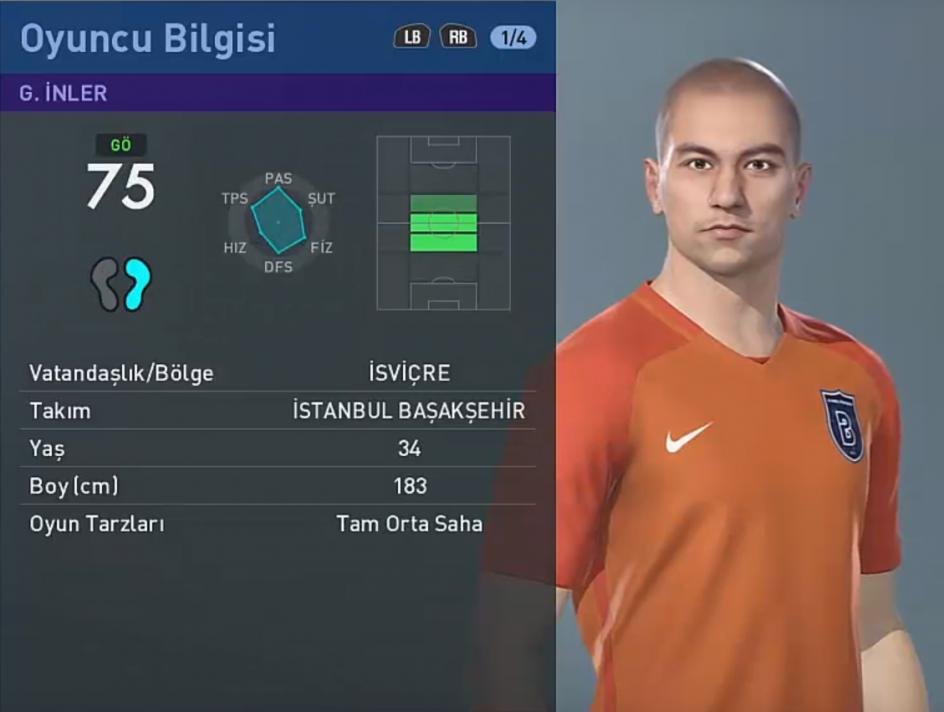Select the Oyun Tarzları row
This screenshot has height=712, width=944.
click(x=278, y=524)
